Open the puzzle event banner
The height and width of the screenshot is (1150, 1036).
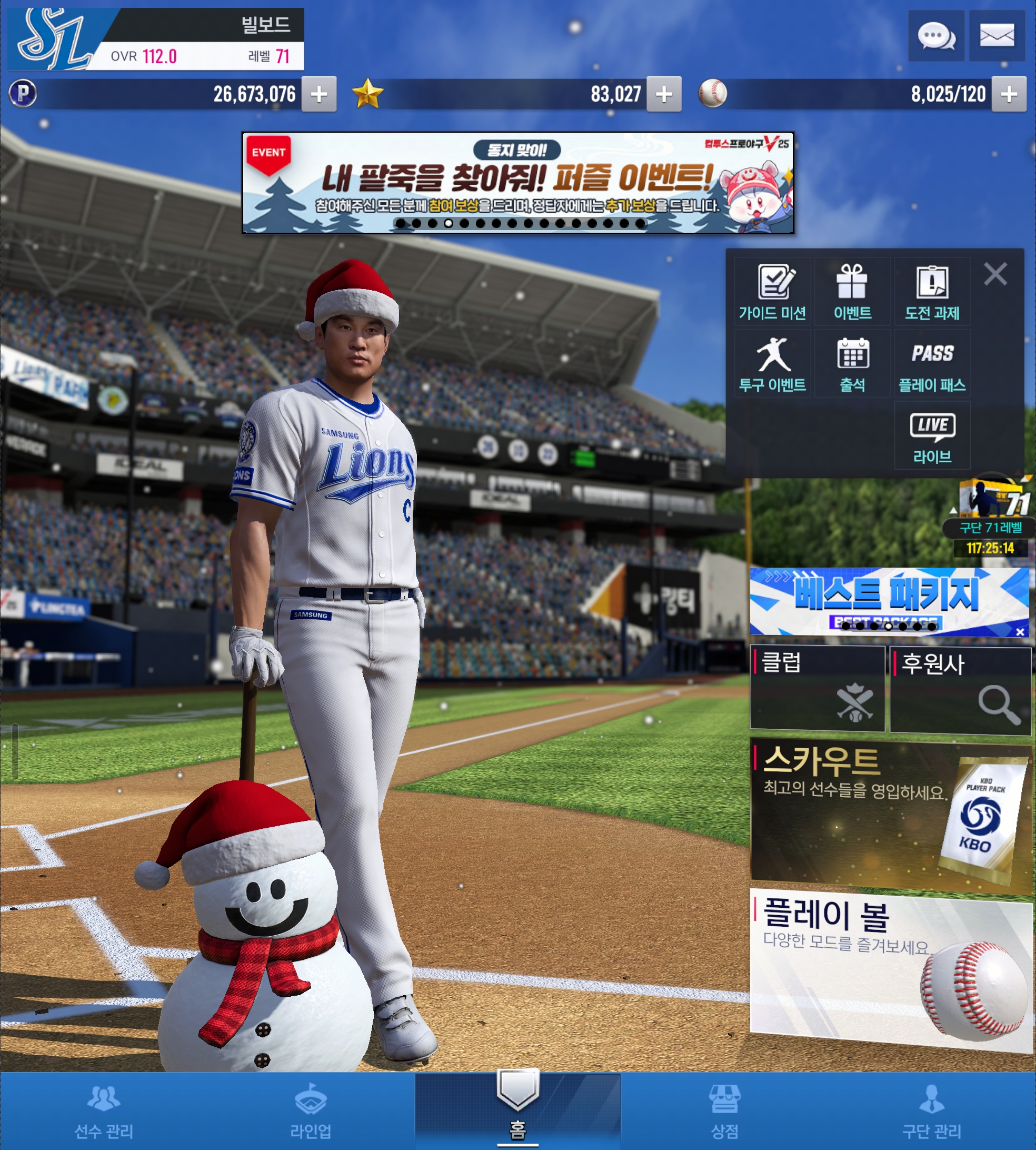pos(517,182)
